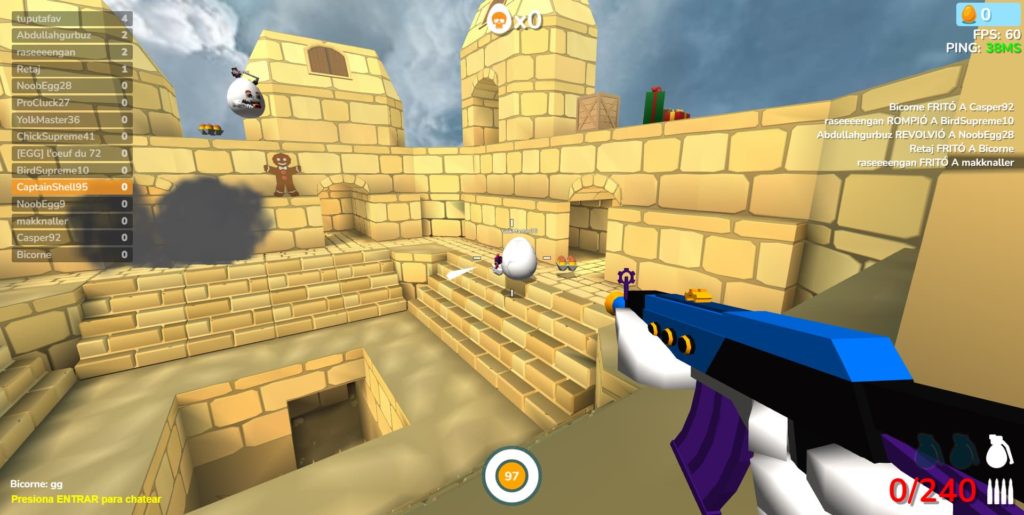Choose raseeeengan from the player list

pos(72,52)
